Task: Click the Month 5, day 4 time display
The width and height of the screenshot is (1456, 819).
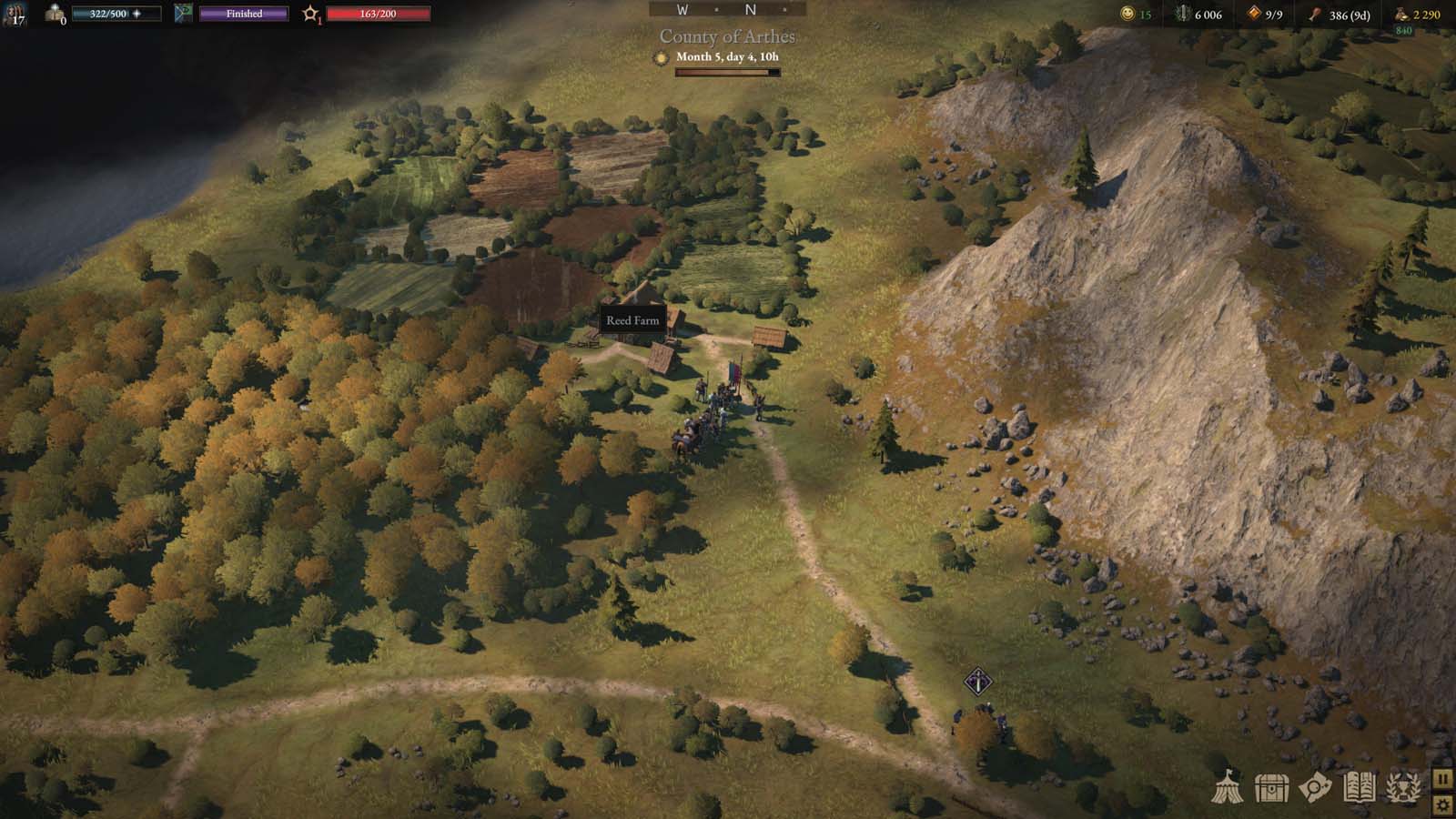Action: (728, 57)
